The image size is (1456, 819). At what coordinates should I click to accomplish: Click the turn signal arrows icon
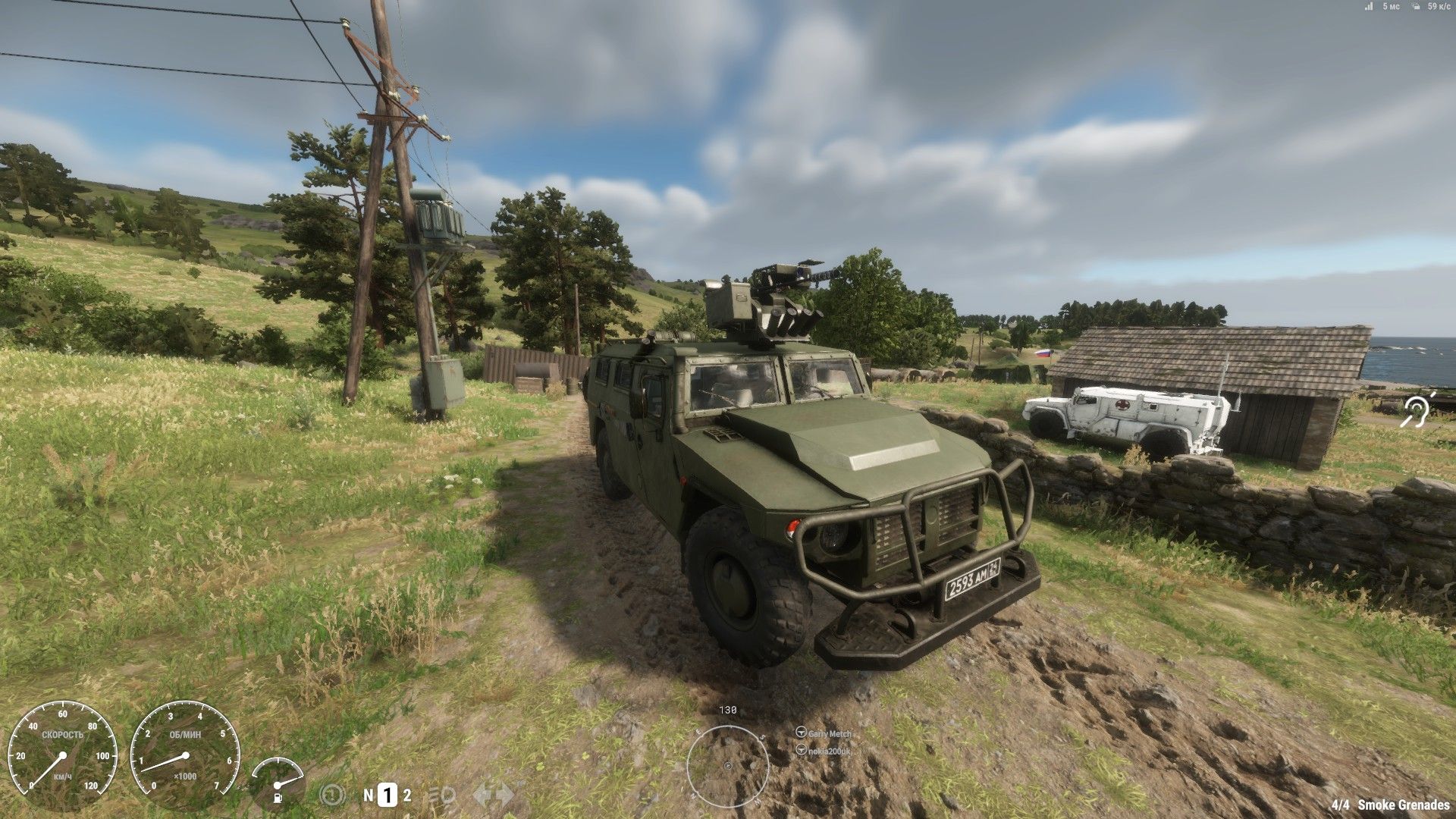[493, 795]
